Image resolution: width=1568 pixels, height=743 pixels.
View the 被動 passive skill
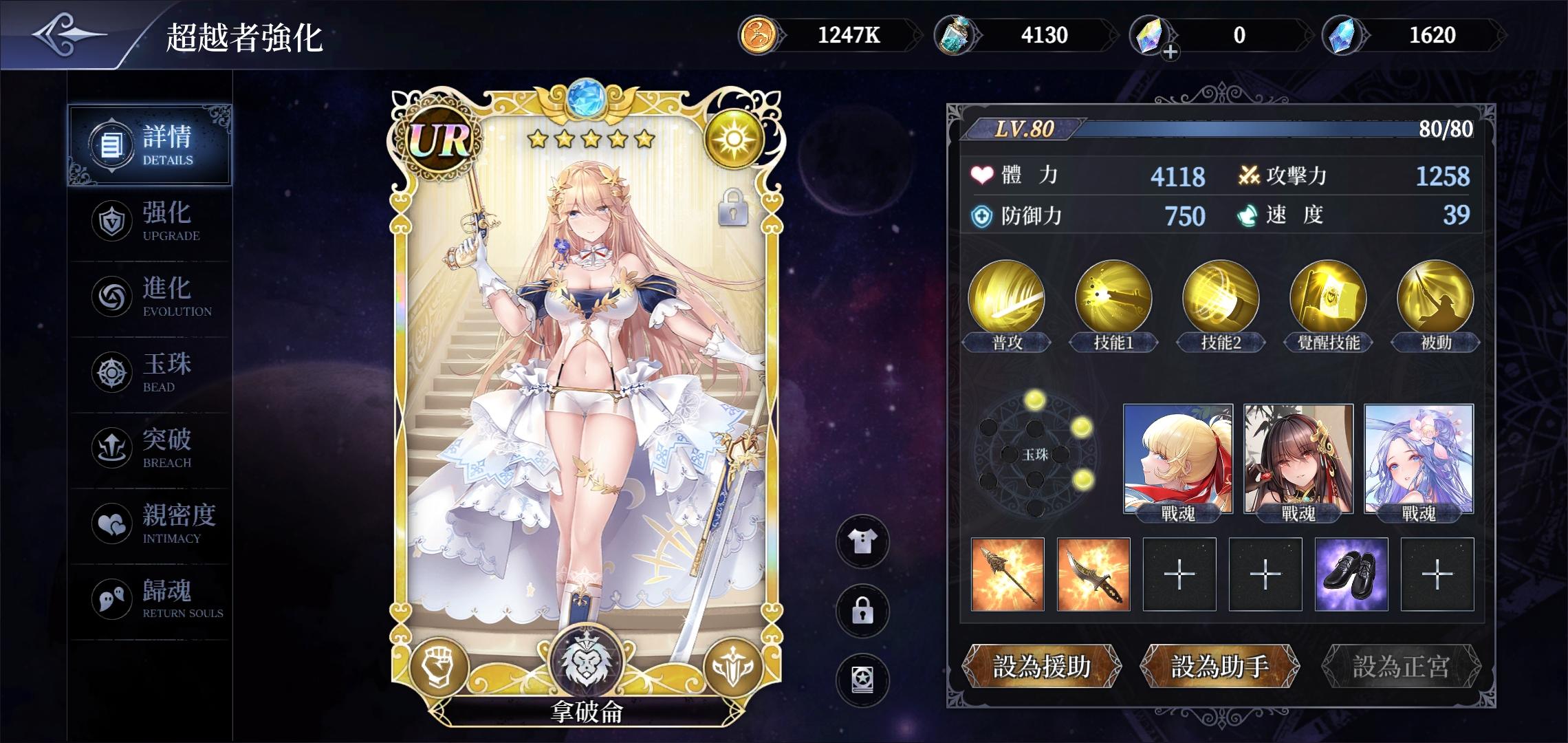pos(1435,299)
